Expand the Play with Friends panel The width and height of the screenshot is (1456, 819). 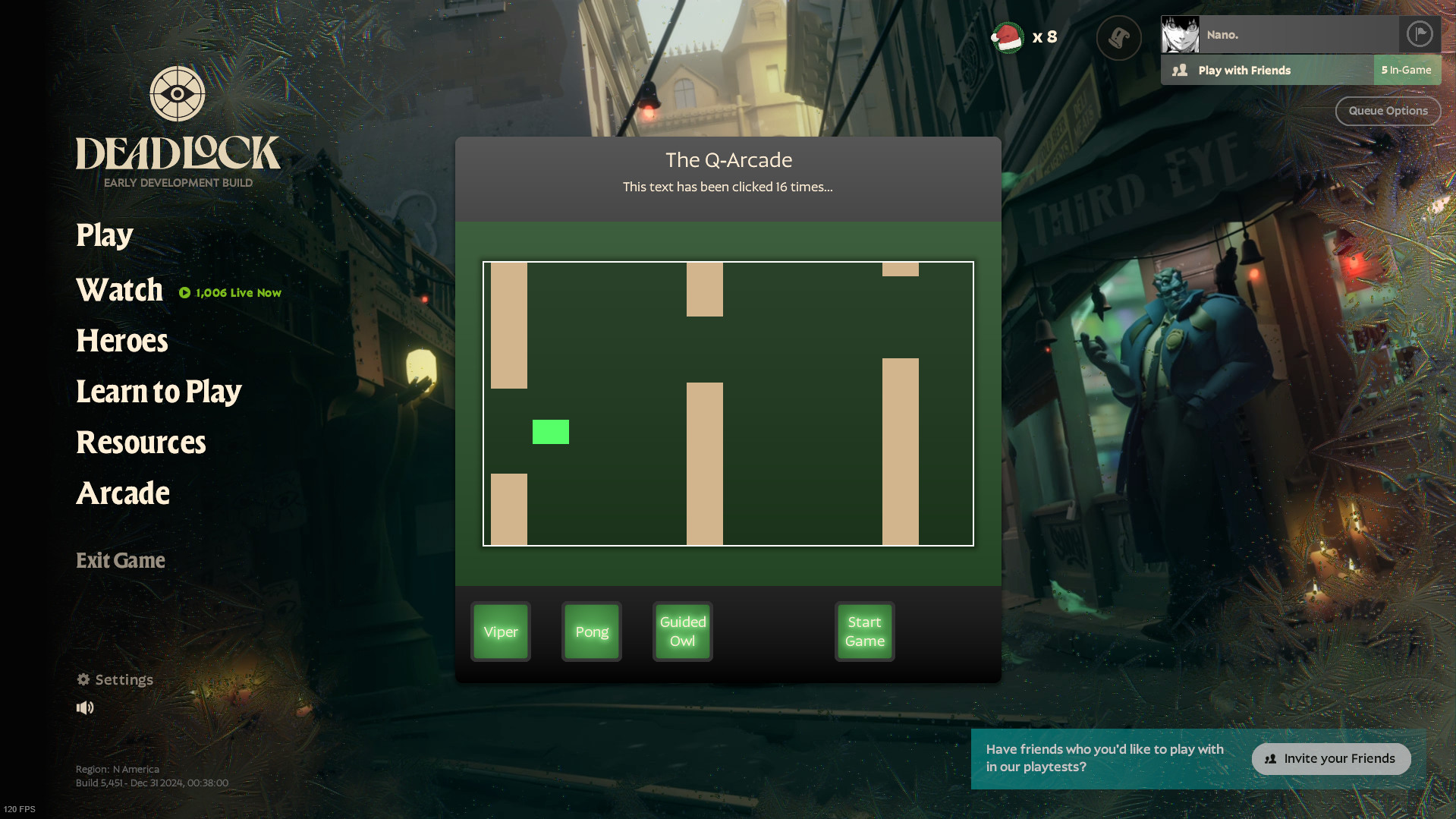click(1244, 69)
